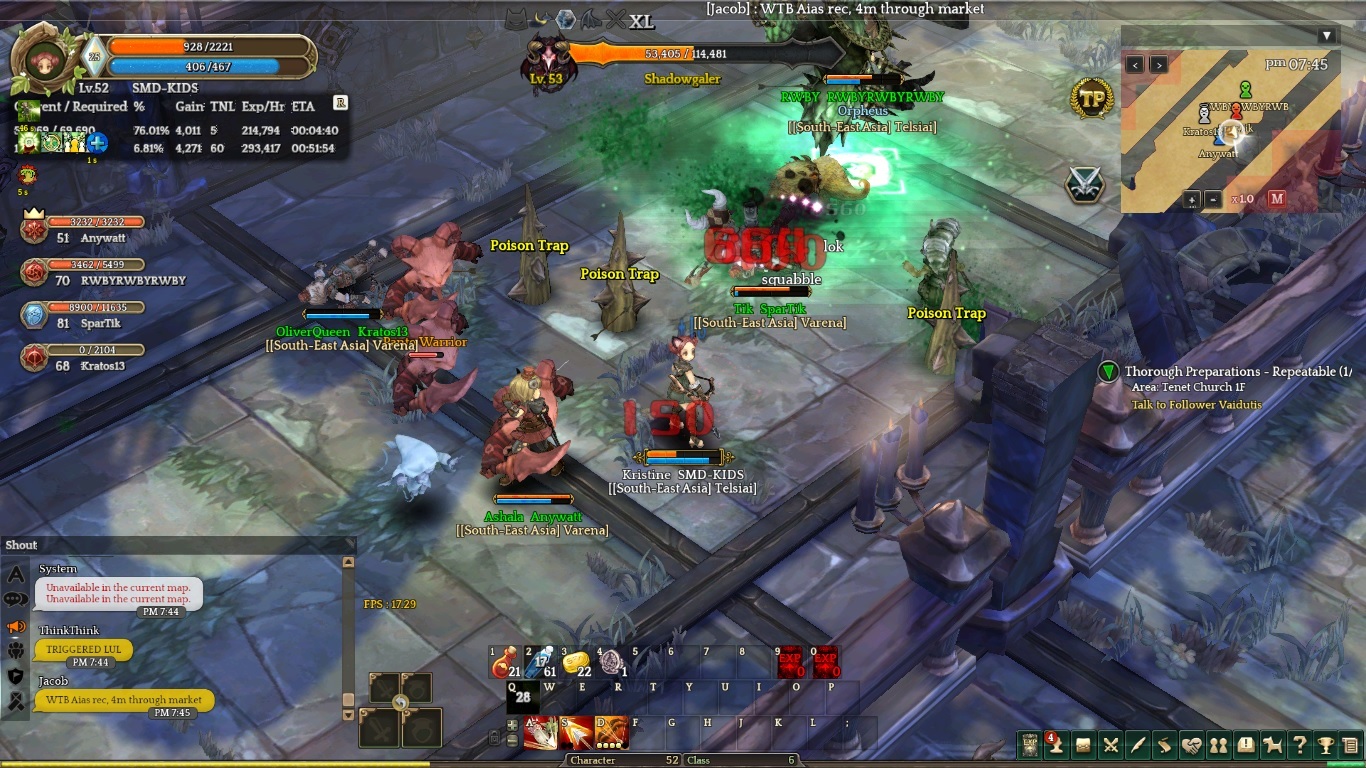Zoom in the minimap with plus
The image size is (1366, 768).
click(x=1192, y=199)
